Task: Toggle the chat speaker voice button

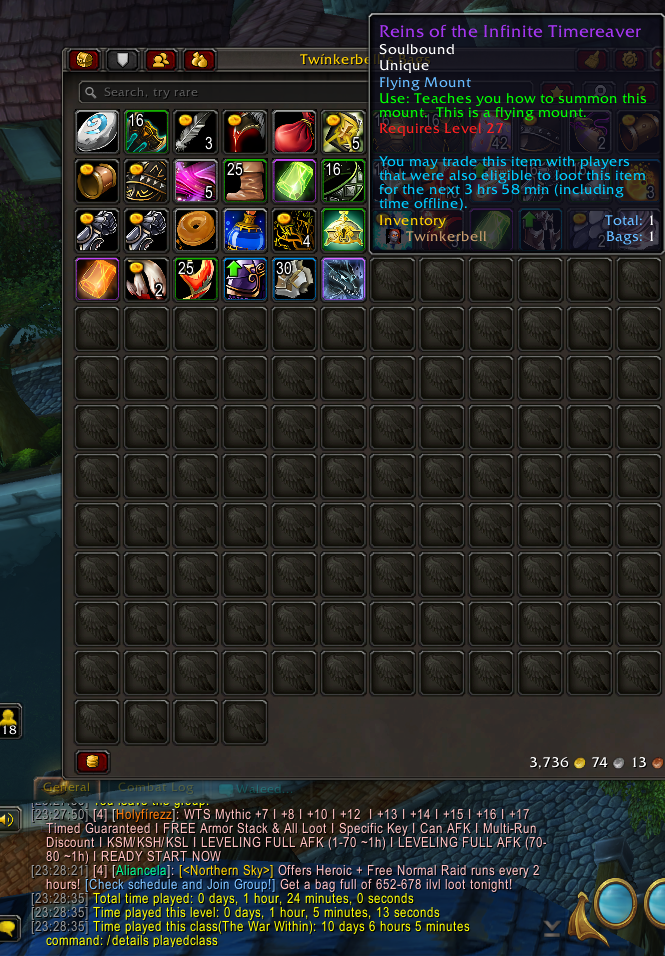Action: coord(9,821)
